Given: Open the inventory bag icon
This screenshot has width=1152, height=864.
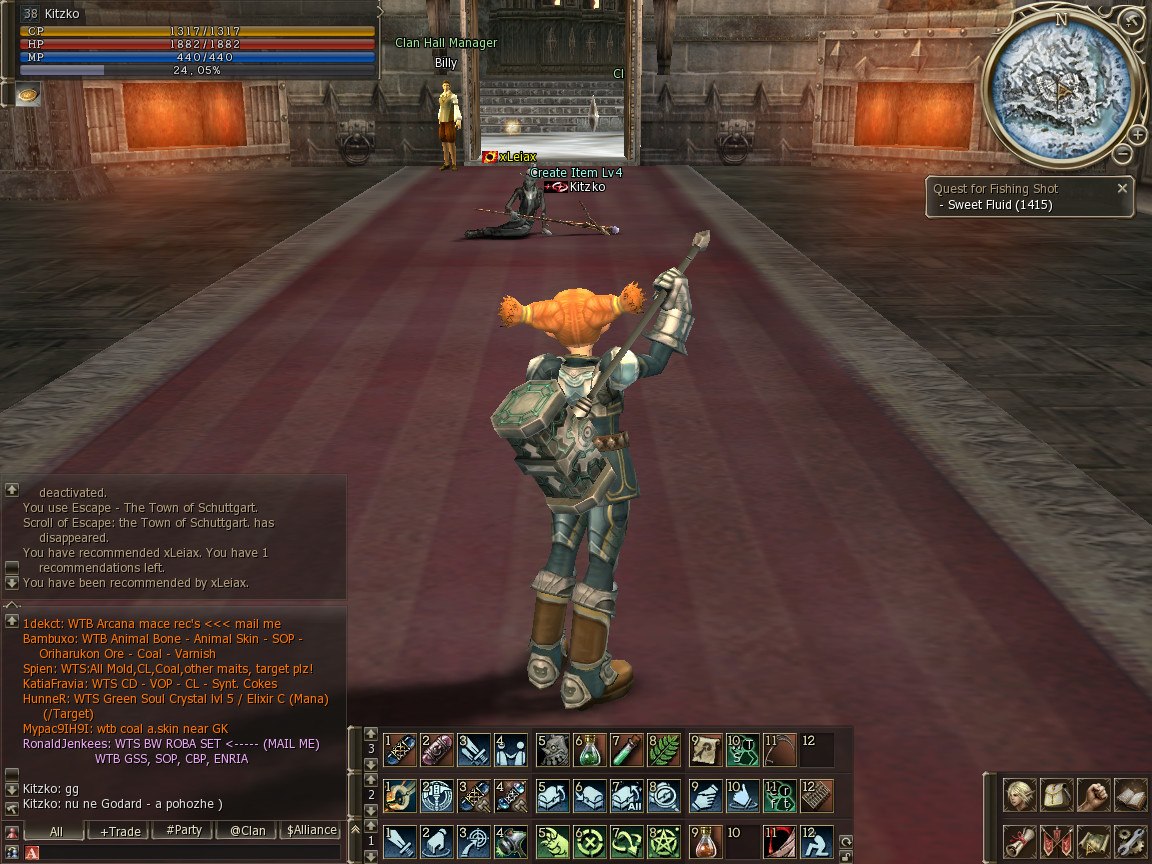Looking at the screenshot, I should click(1056, 796).
